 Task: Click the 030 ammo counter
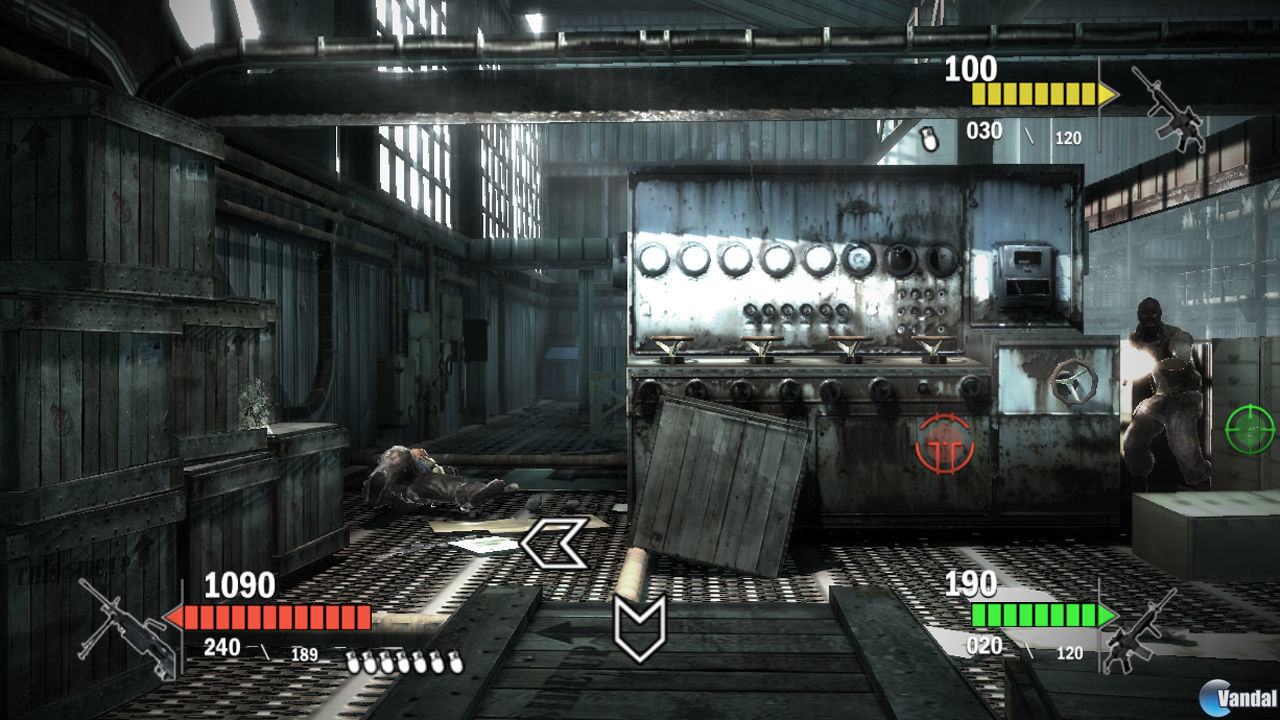pyautogui.click(x=984, y=131)
